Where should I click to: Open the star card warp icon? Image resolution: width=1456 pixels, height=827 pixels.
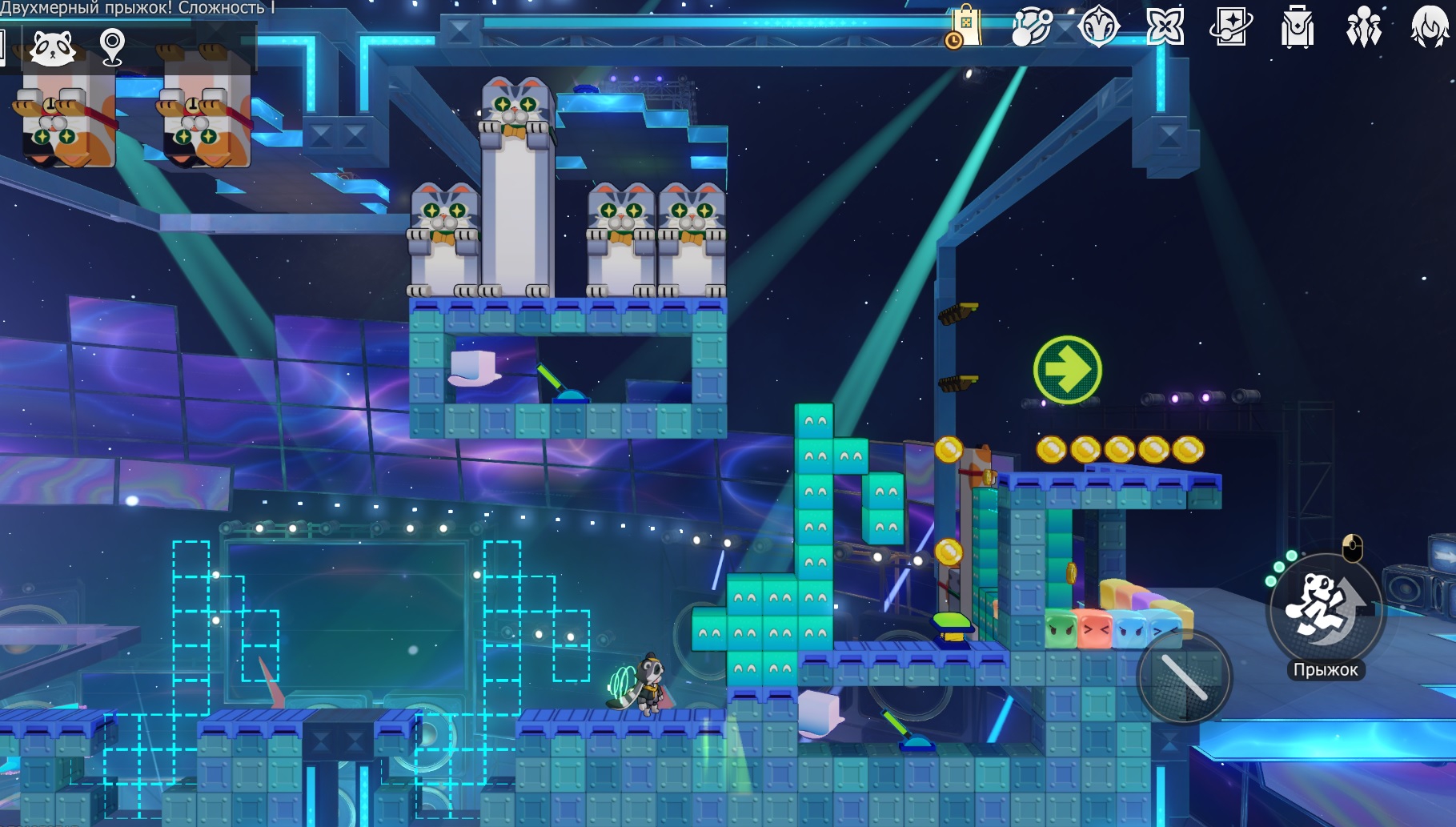tap(1230, 28)
